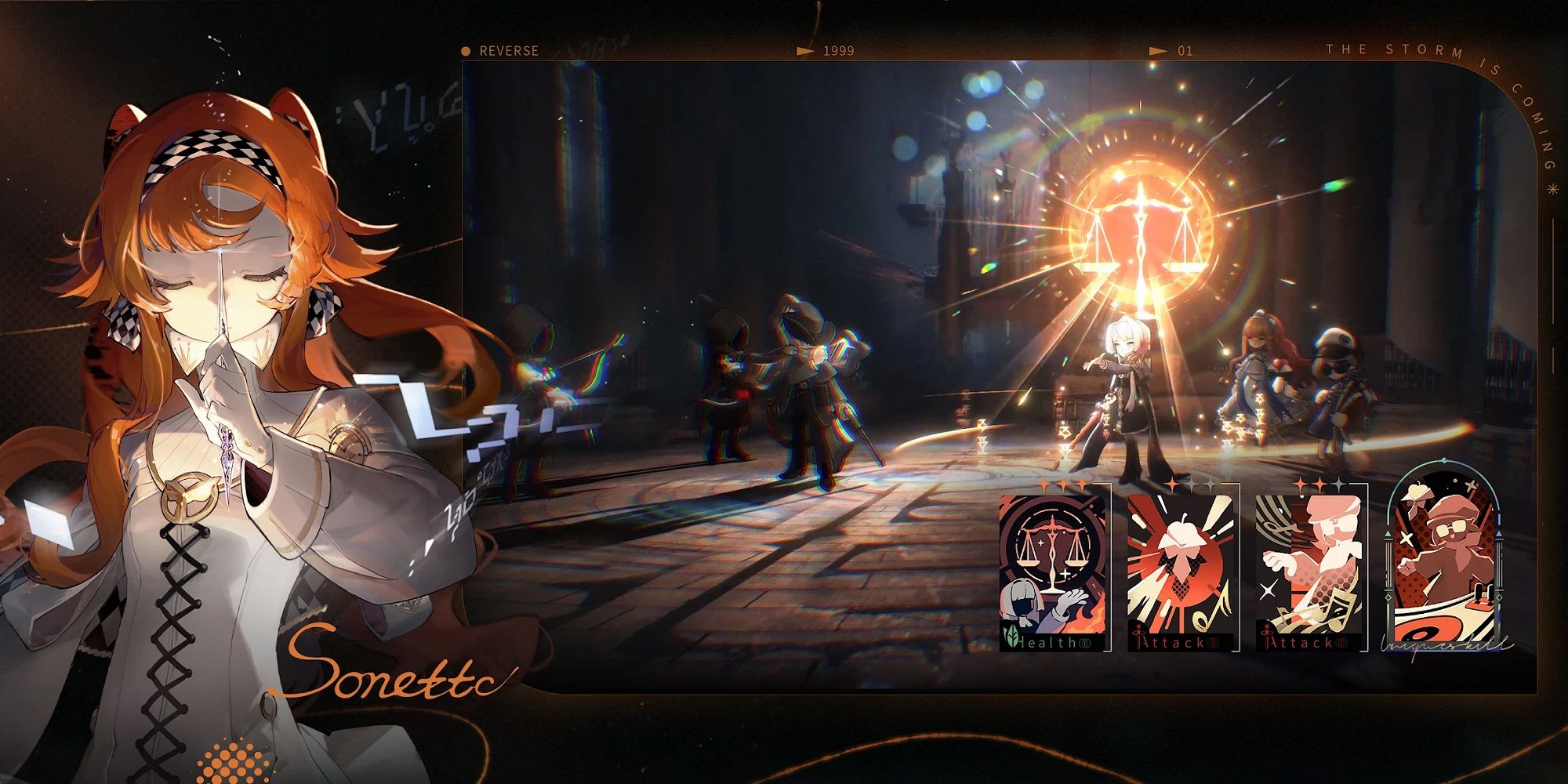Play the Attack card showing a capped figure
This screenshot has height=784, width=1568.
click(x=1309, y=571)
